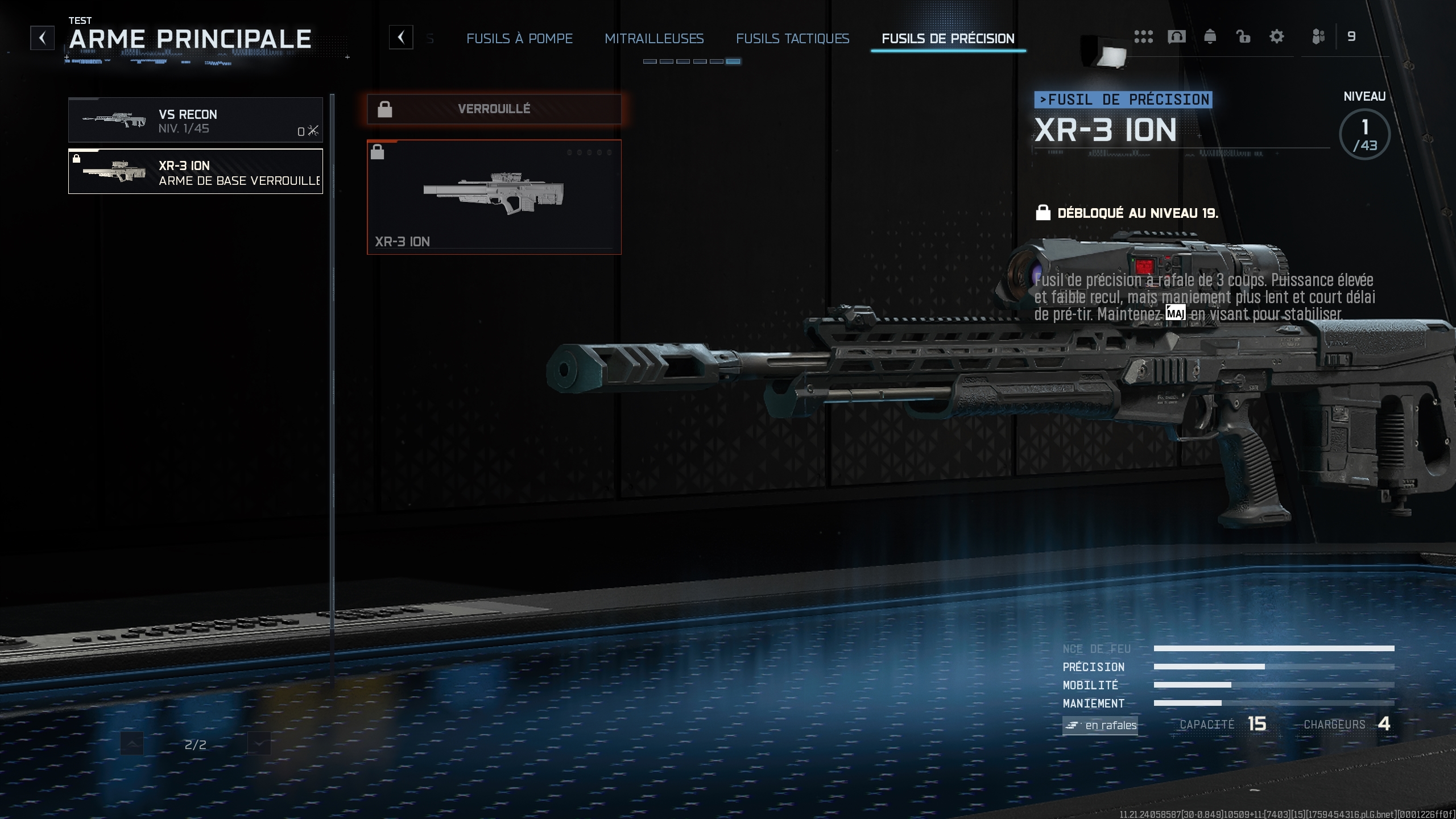The image size is (1456, 819).
Task: Choose the VS Recon sniper rifle
Action: (195, 120)
